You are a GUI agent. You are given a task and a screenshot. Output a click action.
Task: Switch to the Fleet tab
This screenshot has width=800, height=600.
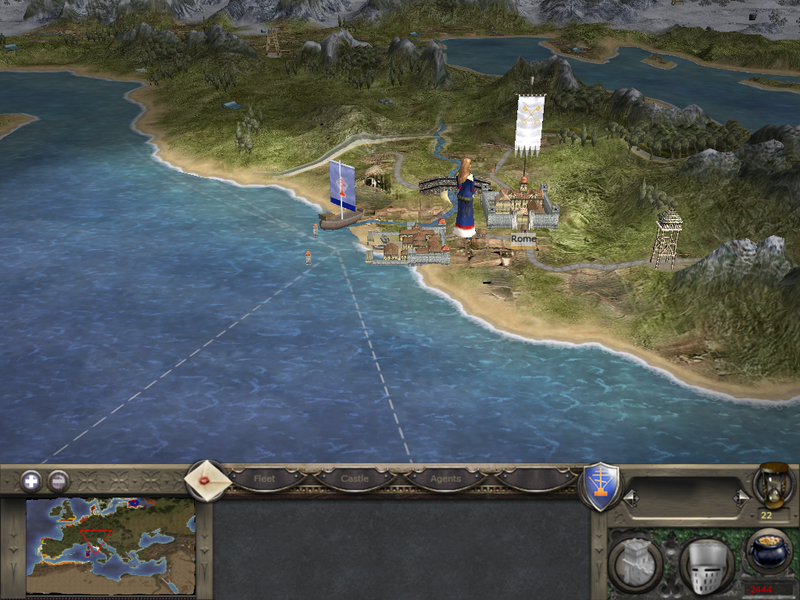click(x=265, y=479)
